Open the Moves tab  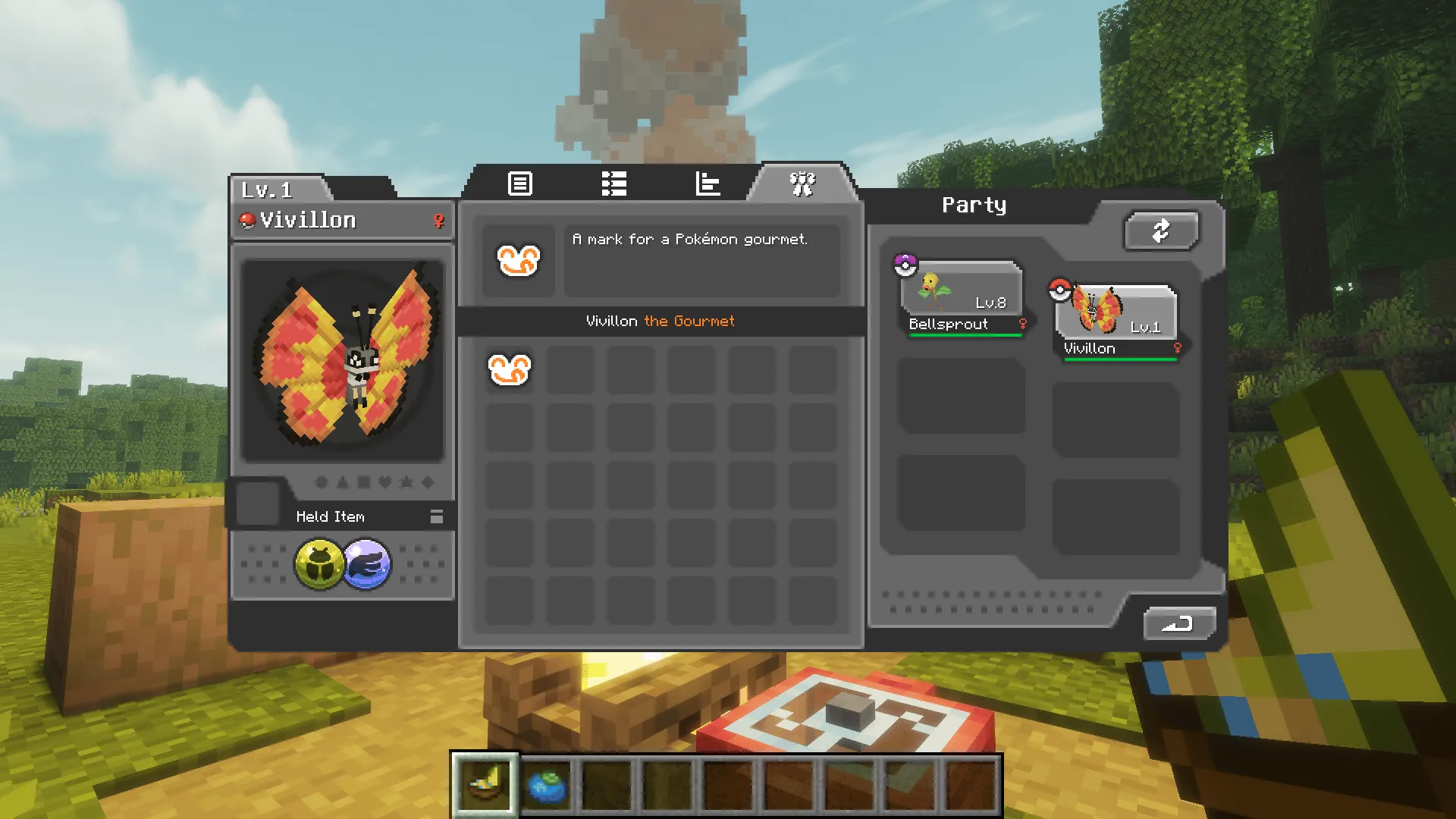tap(614, 184)
